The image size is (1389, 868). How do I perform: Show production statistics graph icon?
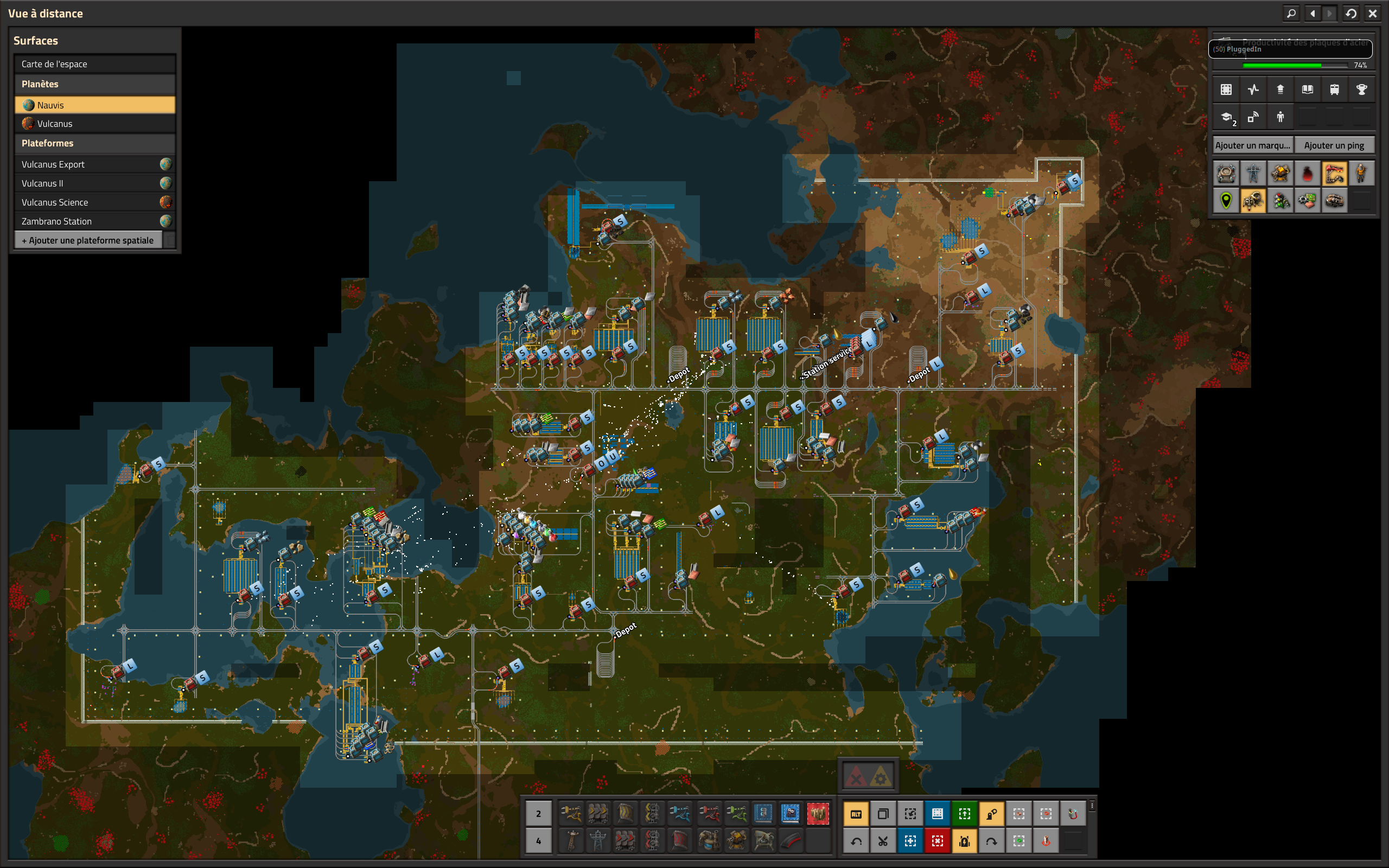(x=1253, y=90)
